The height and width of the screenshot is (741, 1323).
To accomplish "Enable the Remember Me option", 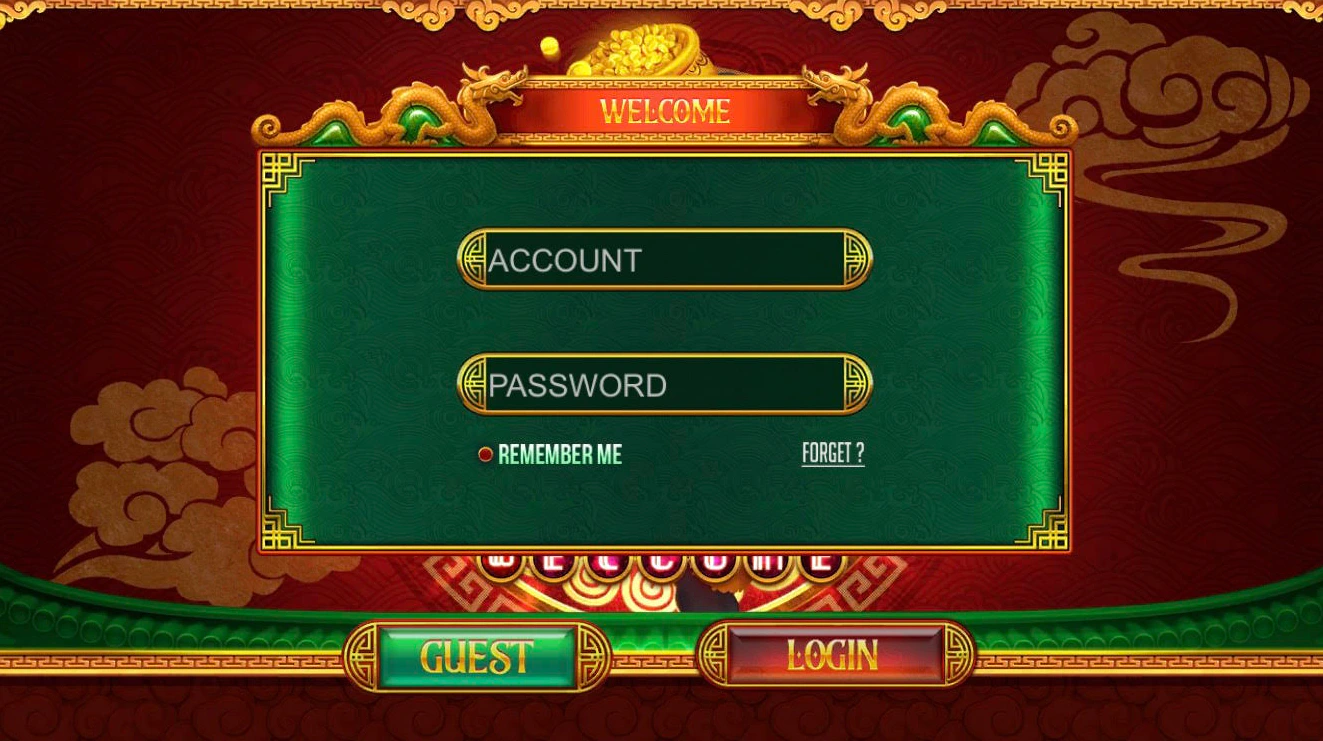I will click(x=486, y=453).
